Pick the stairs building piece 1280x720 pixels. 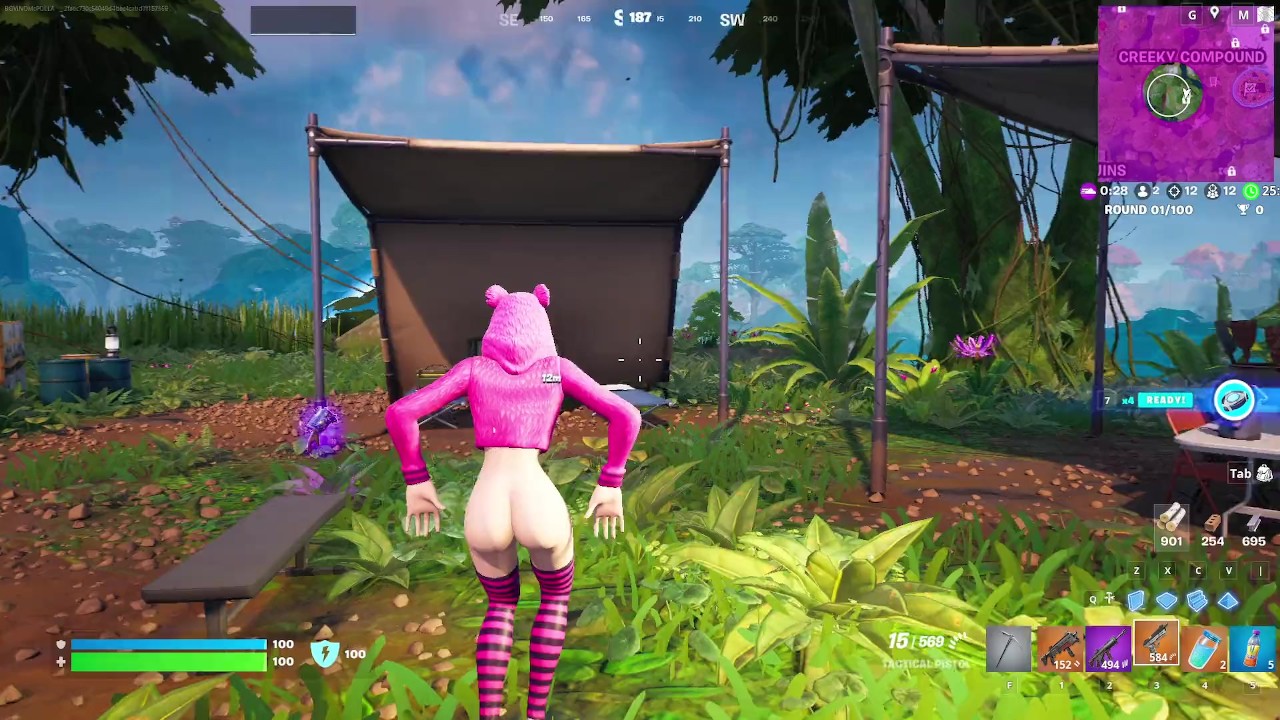point(1197,600)
